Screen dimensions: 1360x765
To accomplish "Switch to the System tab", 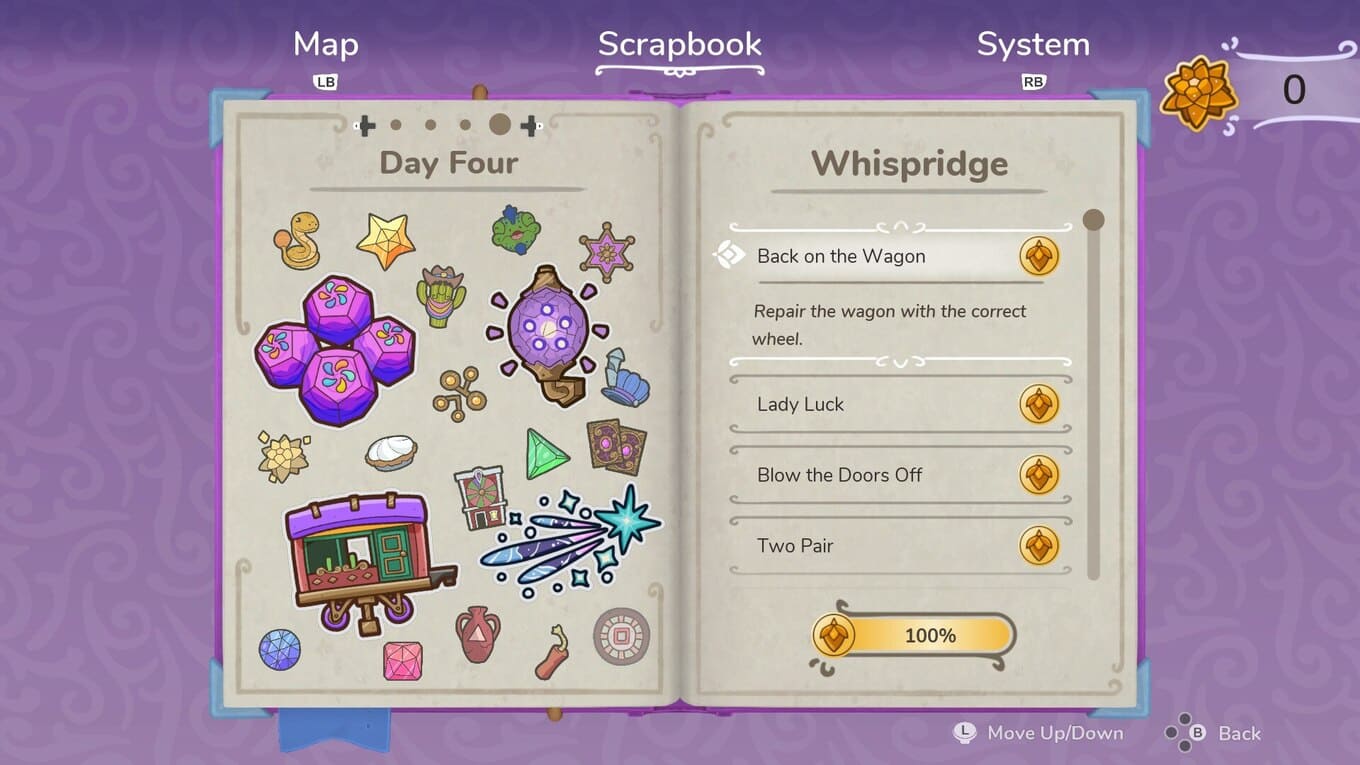I will pyautogui.click(x=1032, y=45).
